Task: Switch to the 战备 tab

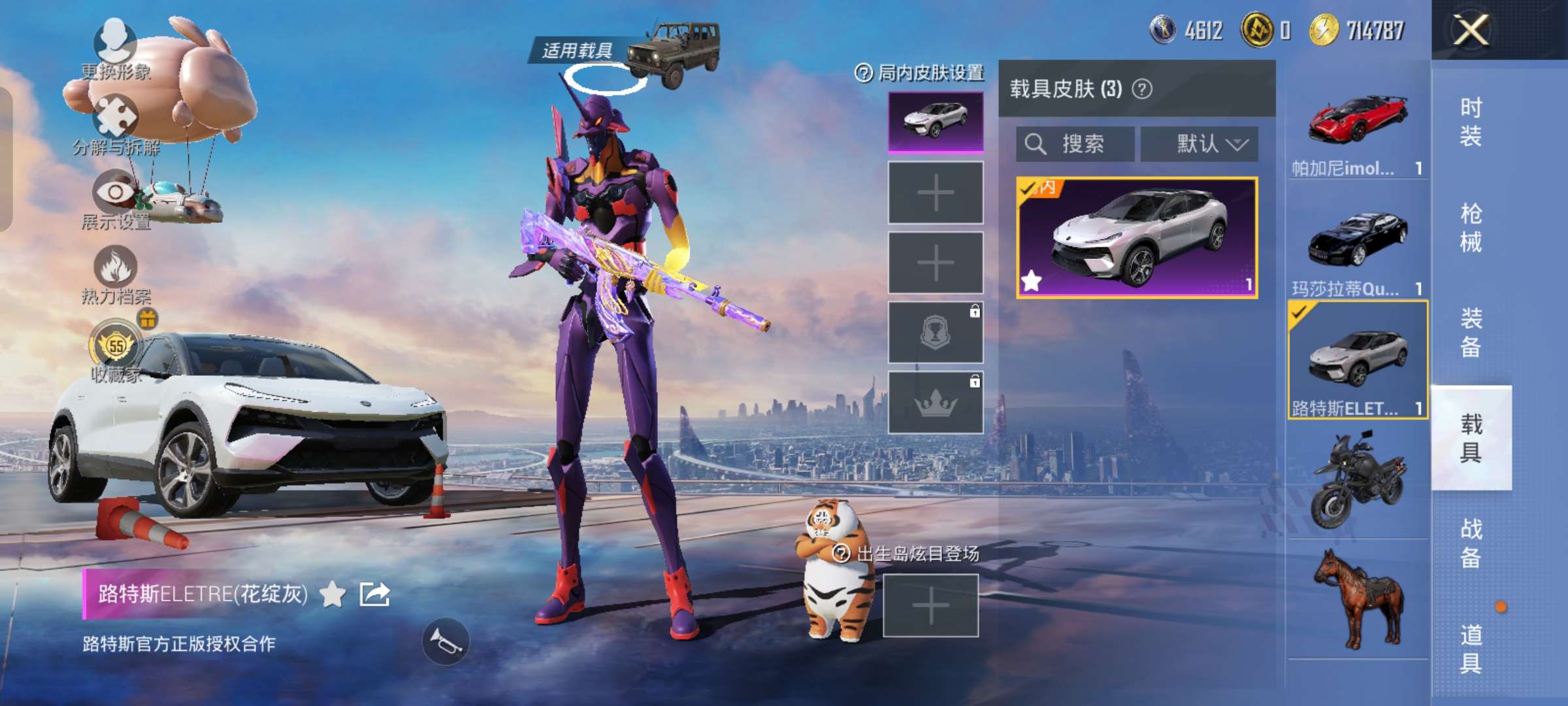Action: point(1471,543)
